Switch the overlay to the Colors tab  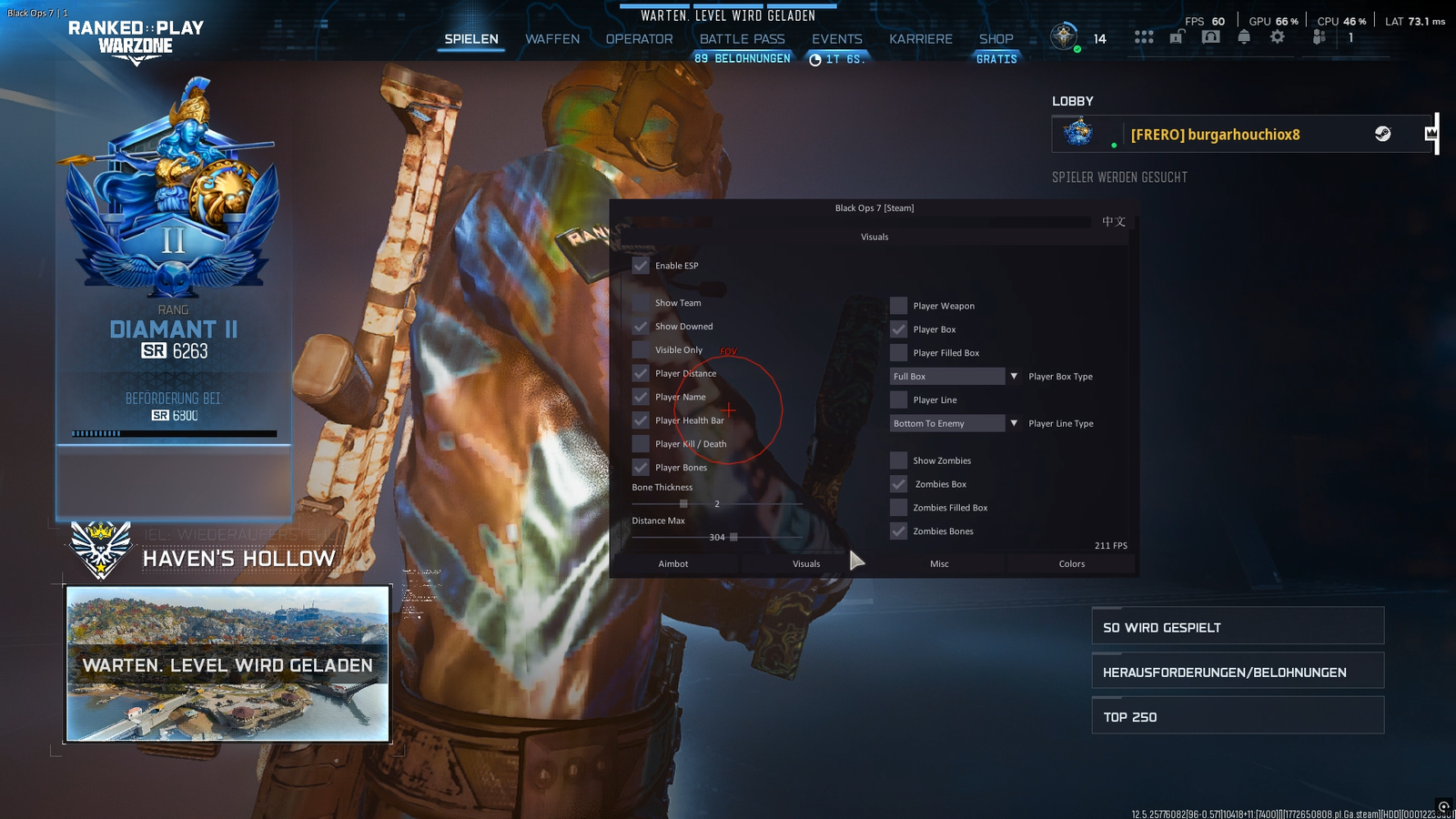[x=1071, y=564]
